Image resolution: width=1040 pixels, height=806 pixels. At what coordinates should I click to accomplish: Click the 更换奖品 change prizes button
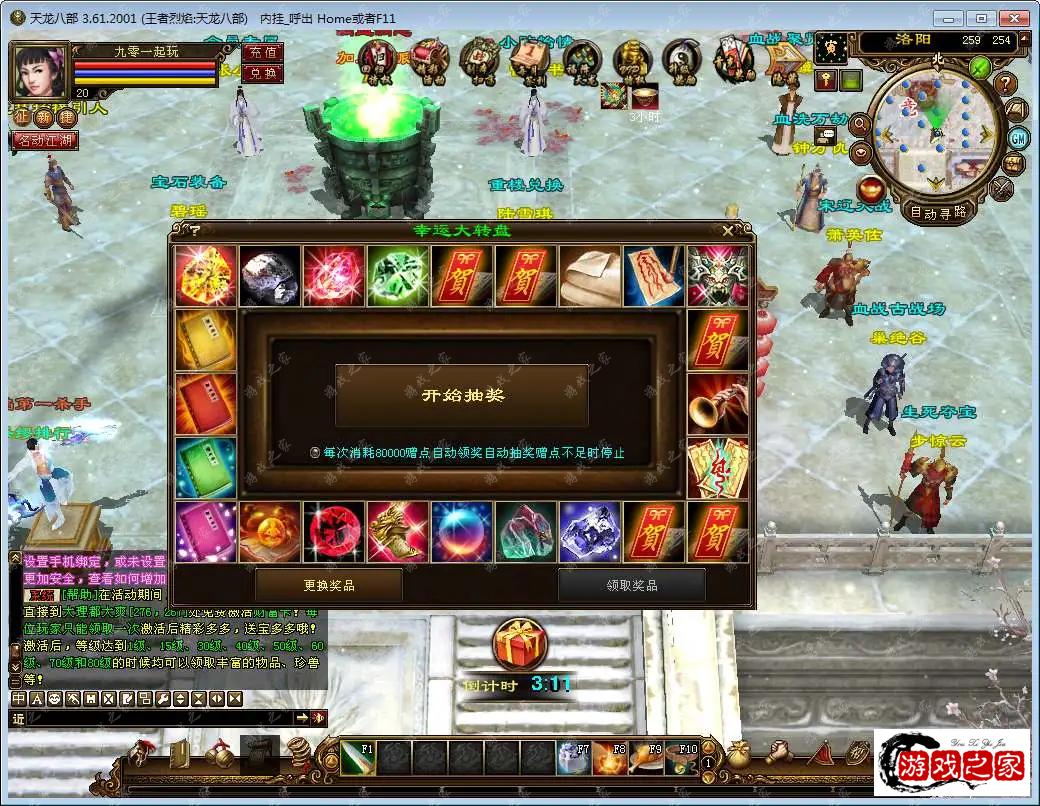(329, 585)
